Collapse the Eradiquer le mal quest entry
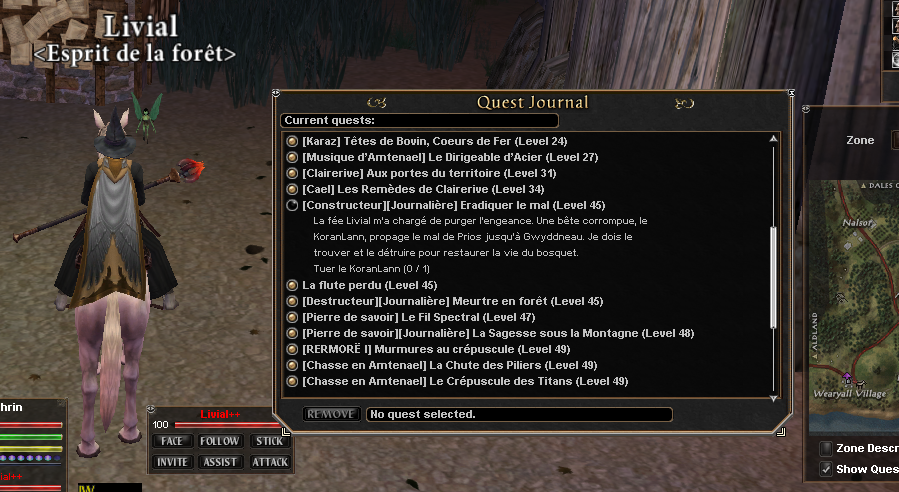 tap(292, 205)
